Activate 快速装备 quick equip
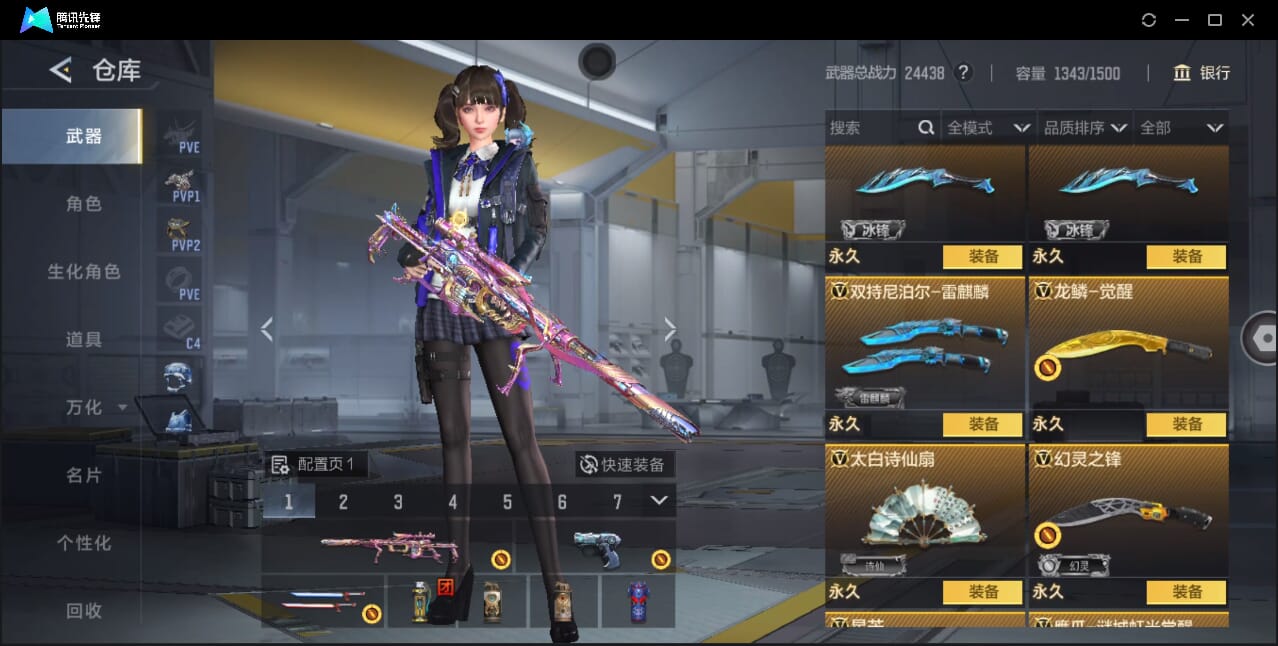This screenshot has width=1278, height=646. coord(624,465)
